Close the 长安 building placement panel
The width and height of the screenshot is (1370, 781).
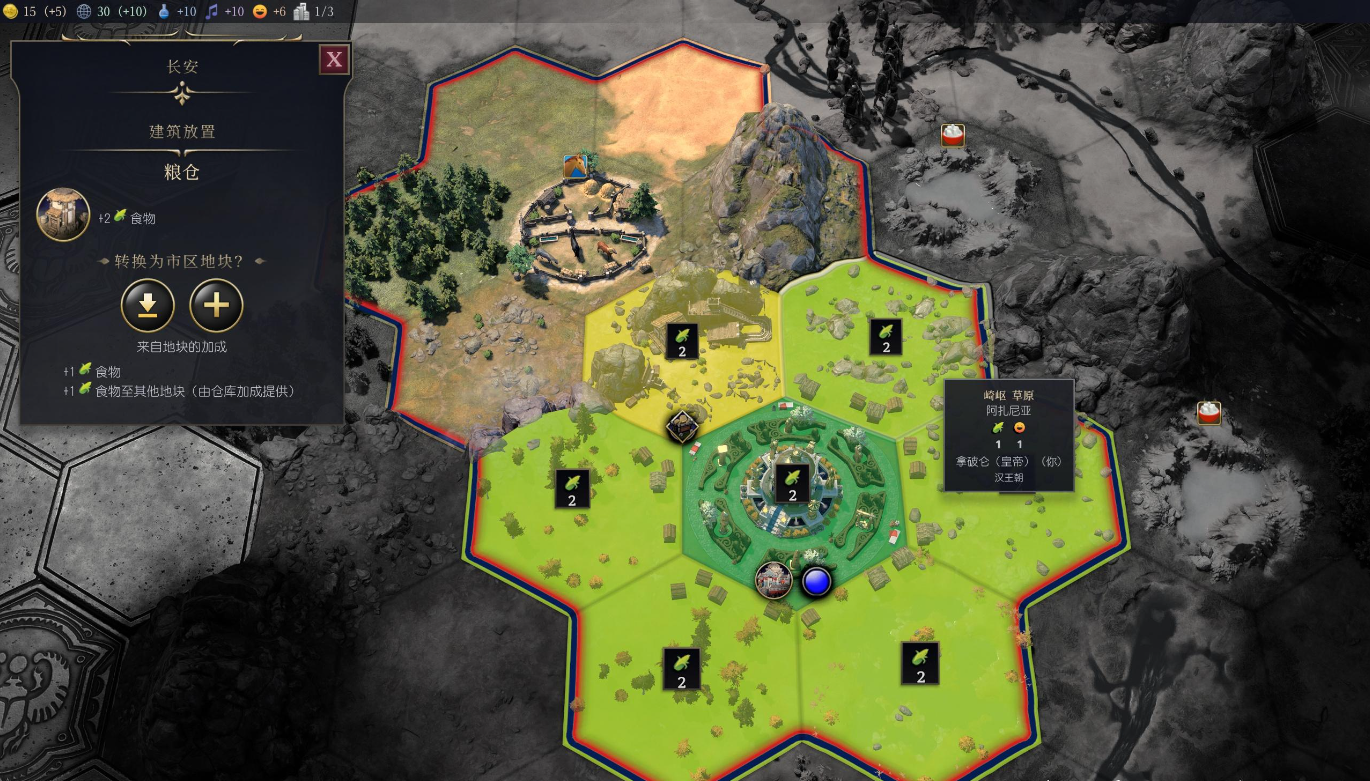[334, 60]
